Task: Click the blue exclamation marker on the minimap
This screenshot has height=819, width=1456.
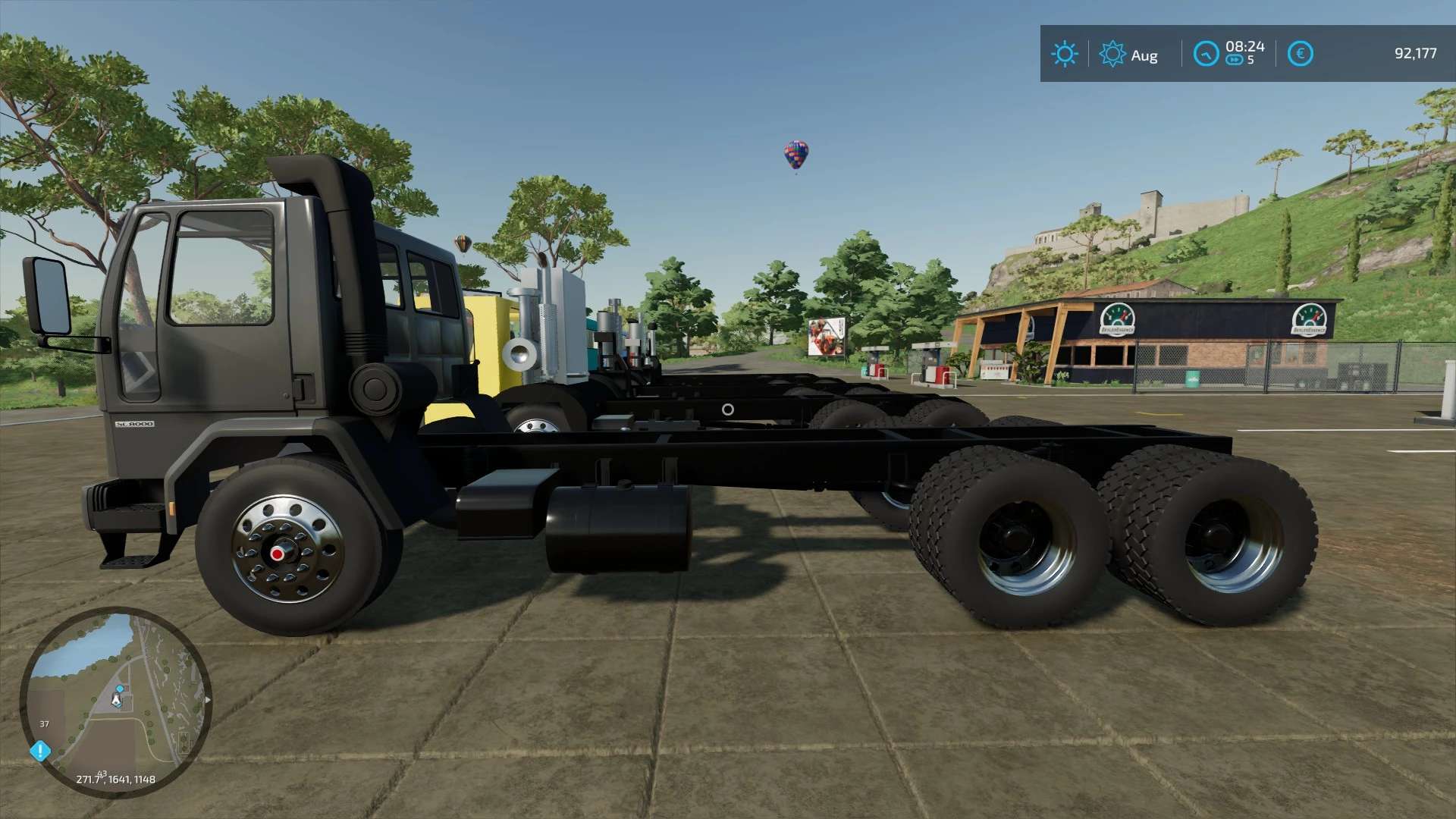Action: coord(40,751)
